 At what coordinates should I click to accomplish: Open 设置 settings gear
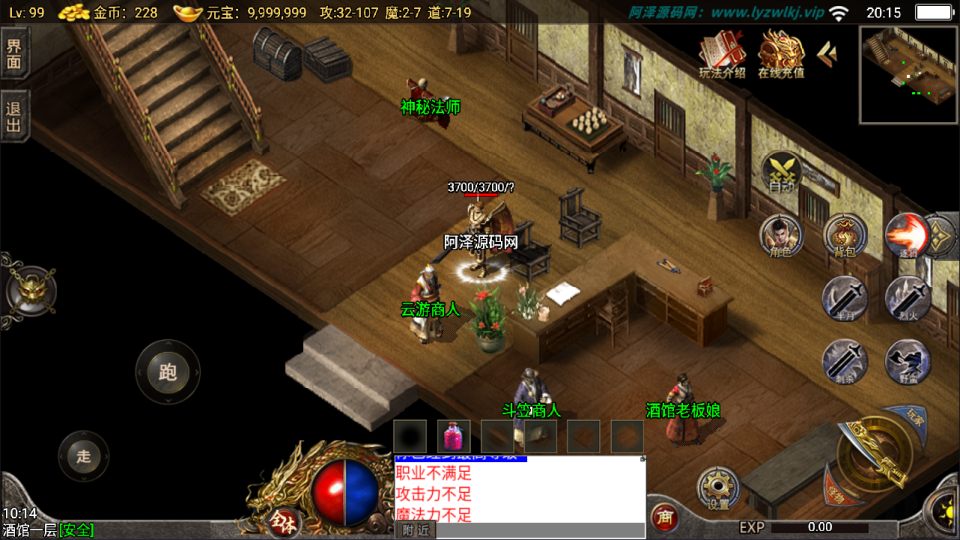tap(718, 489)
